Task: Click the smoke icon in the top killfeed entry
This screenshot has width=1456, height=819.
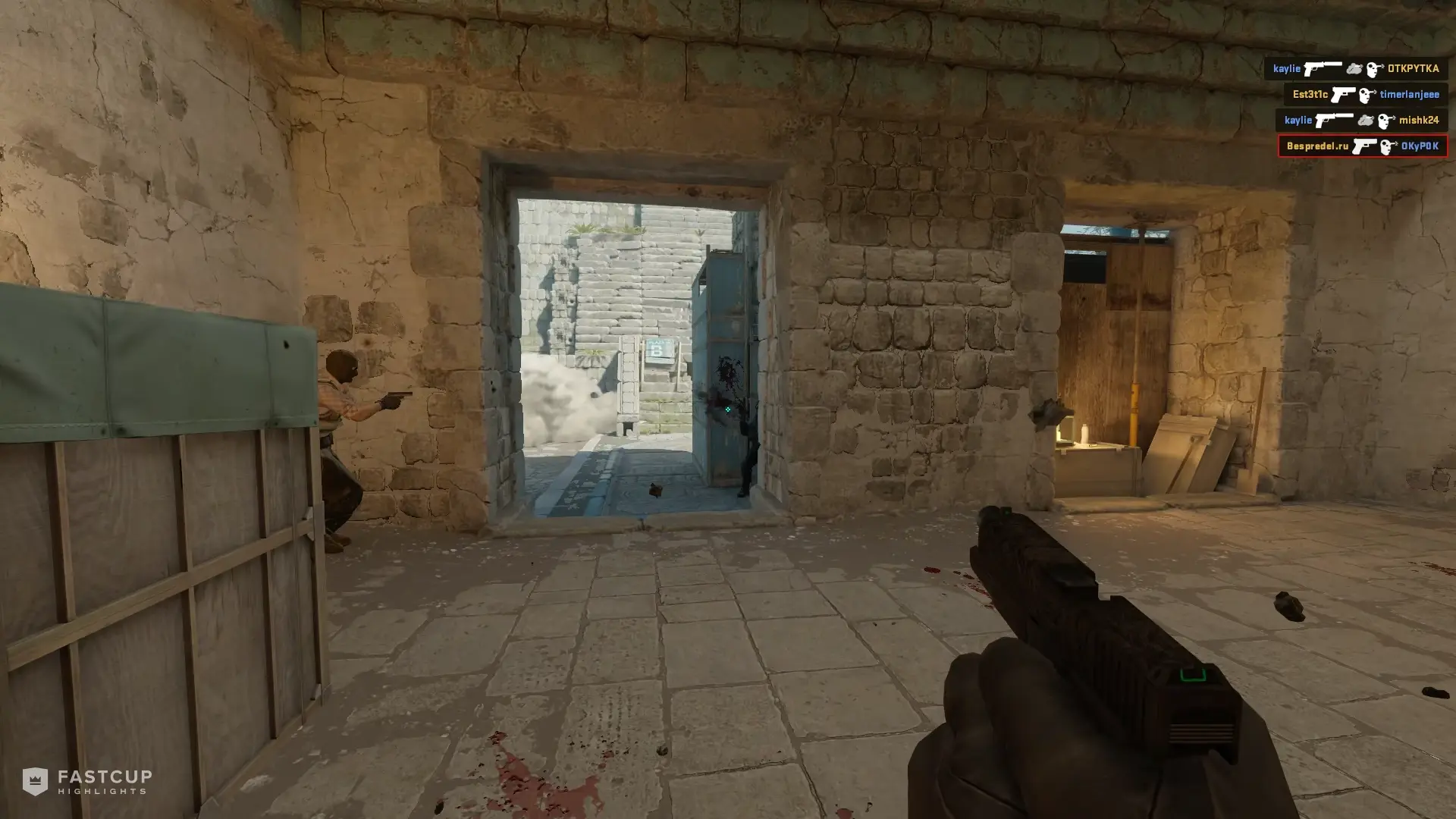Action: coord(1354,68)
